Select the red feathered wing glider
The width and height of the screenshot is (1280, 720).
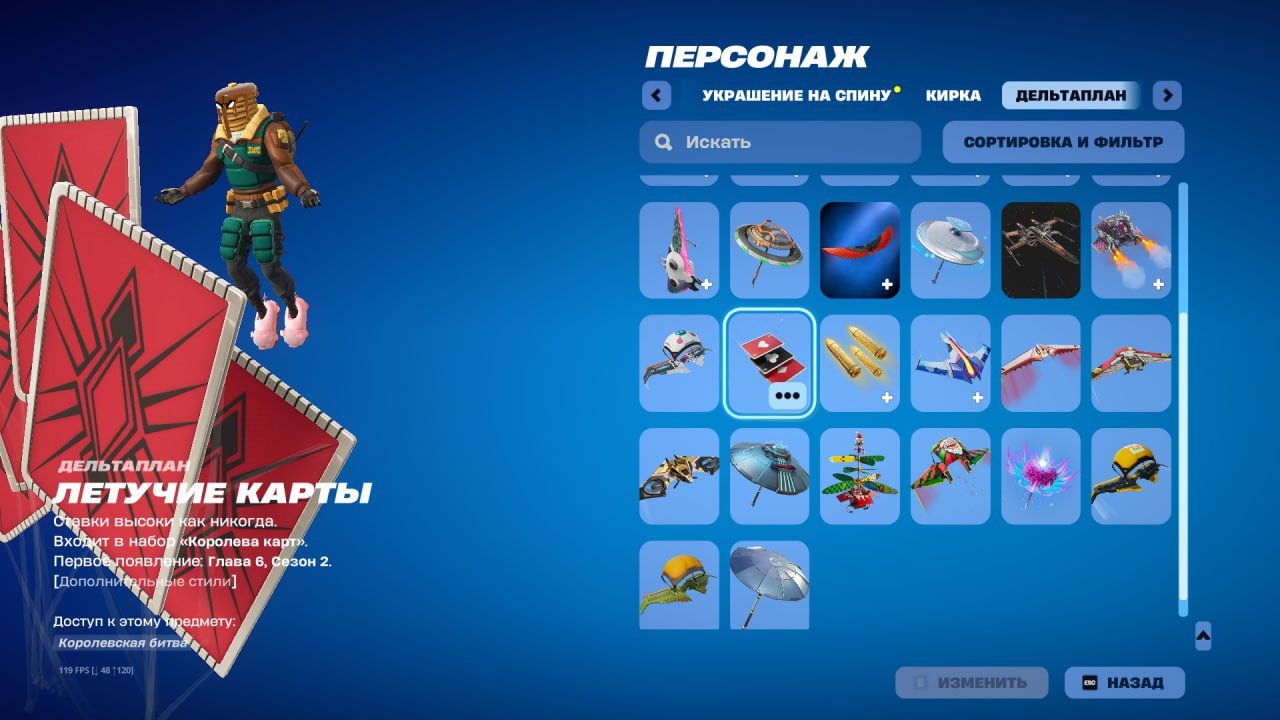click(860, 250)
